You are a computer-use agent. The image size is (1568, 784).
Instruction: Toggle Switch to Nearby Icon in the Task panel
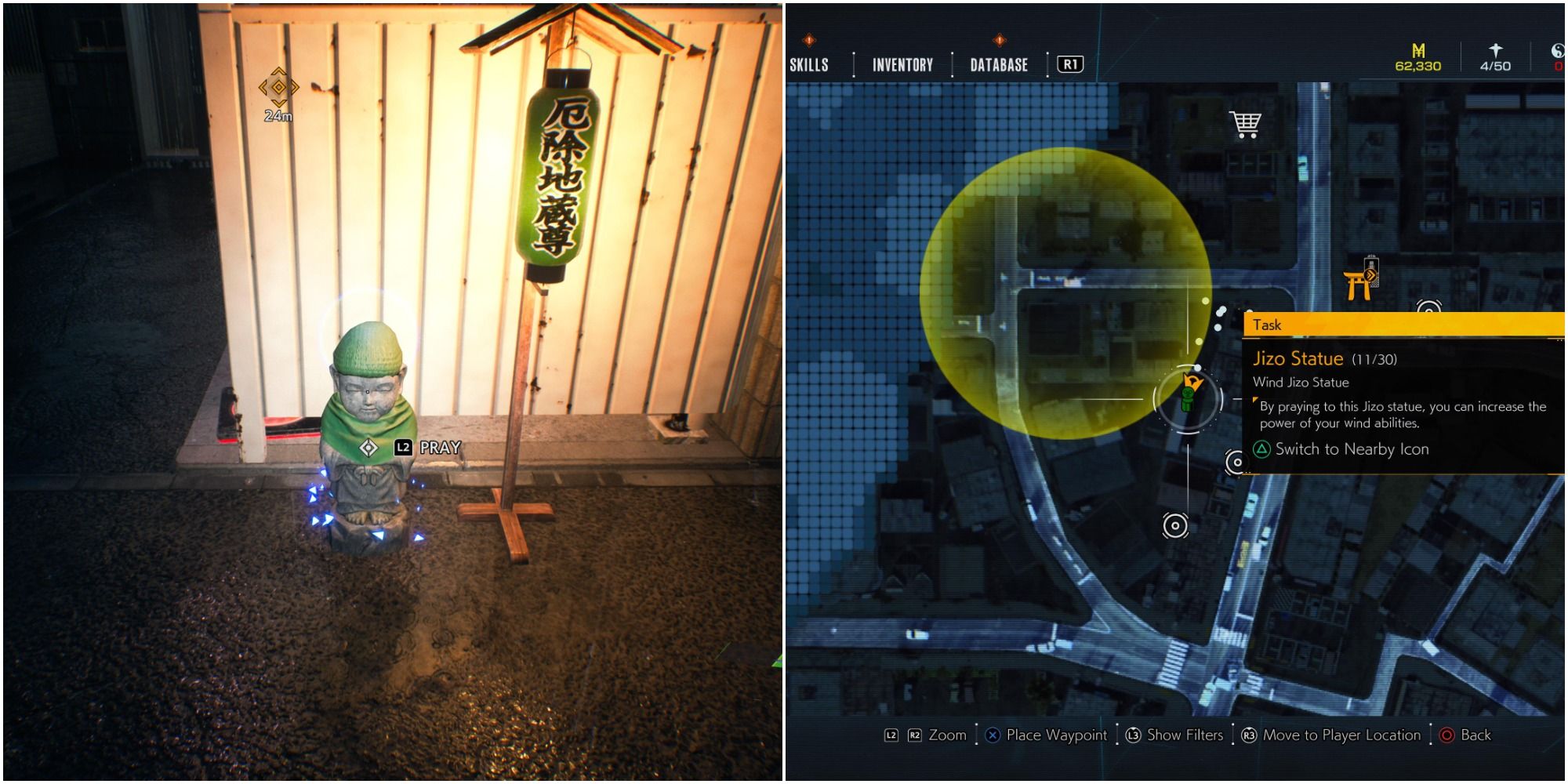click(1352, 449)
